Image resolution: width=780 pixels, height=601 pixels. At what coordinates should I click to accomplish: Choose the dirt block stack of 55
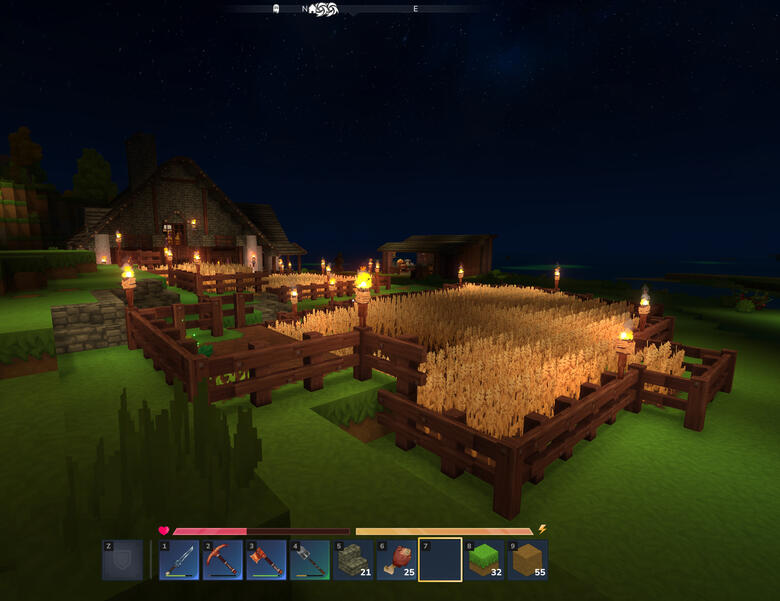tap(527, 560)
